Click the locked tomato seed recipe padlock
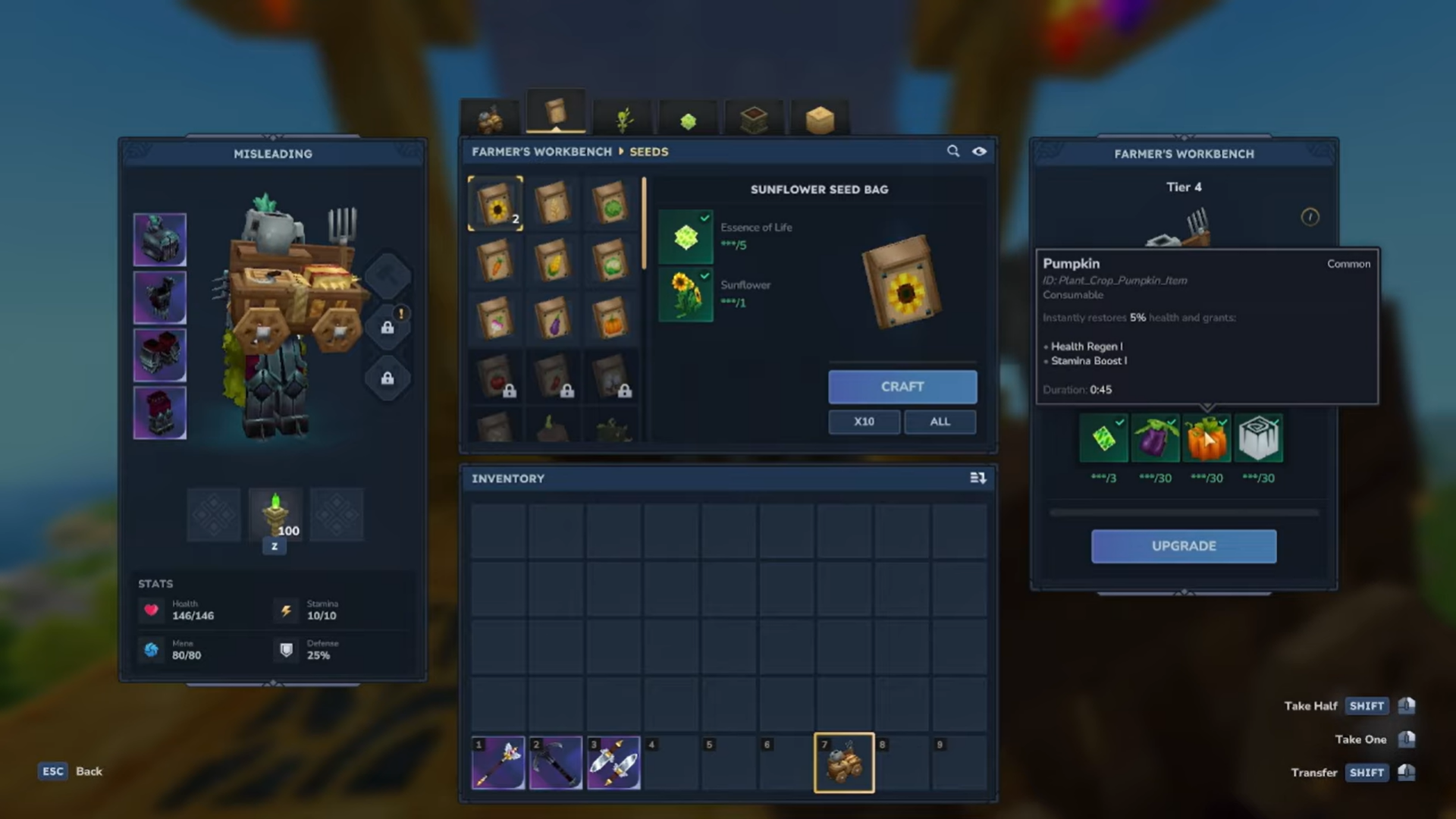Image resolution: width=1456 pixels, height=819 pixels. pos(510,391)
